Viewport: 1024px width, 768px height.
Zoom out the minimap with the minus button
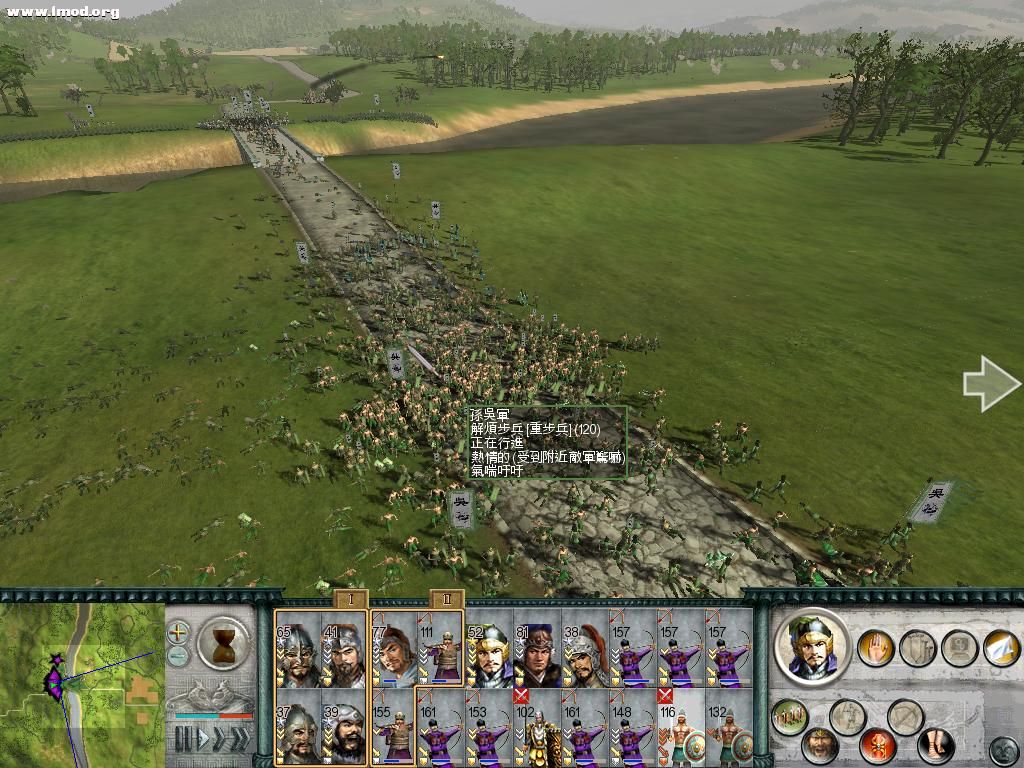pyautogui.click(x=178, y=656)
